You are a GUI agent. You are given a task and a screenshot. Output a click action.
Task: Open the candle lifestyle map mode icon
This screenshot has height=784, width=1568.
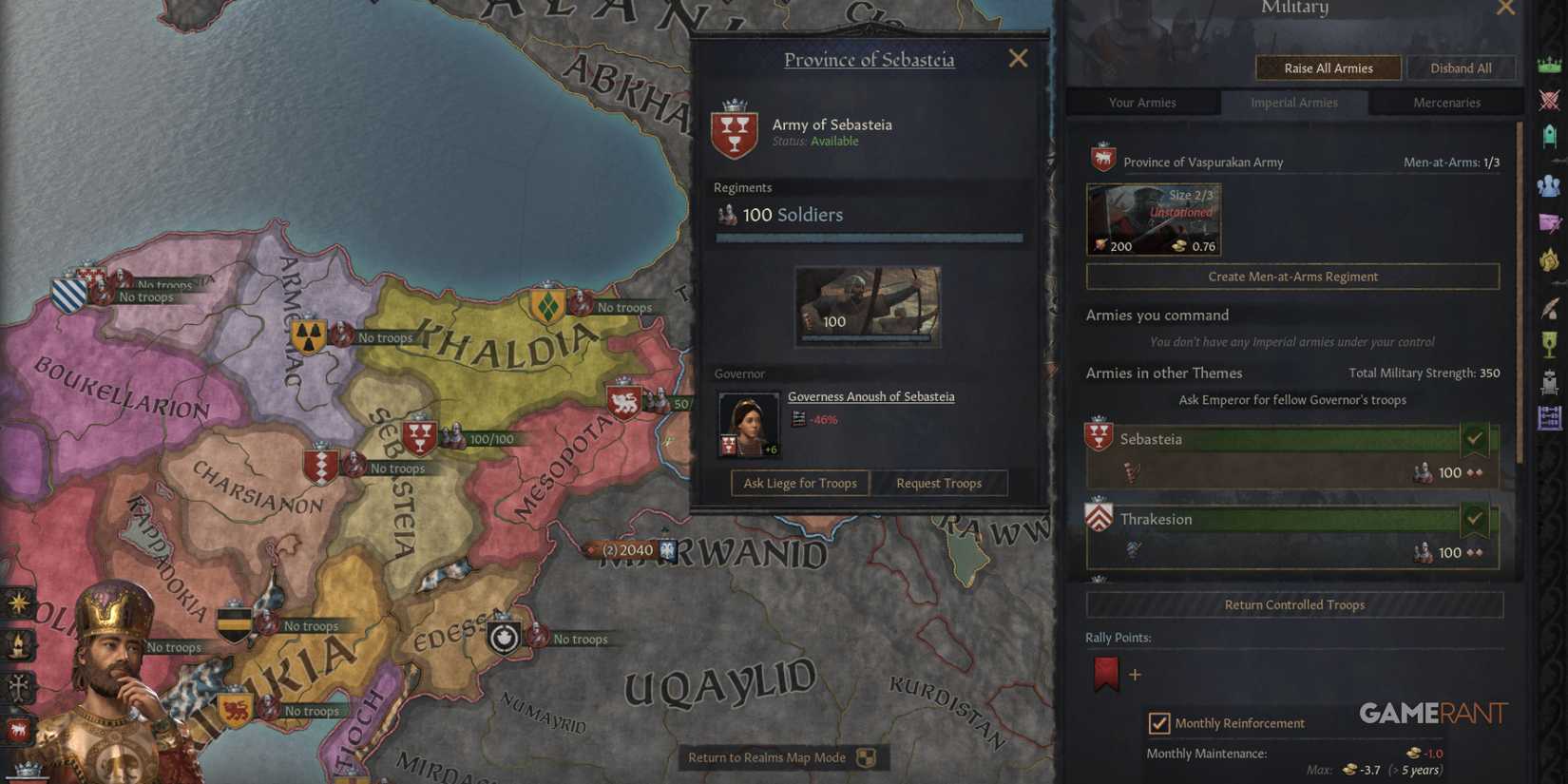pyautogui.click(x=17, y=644)
